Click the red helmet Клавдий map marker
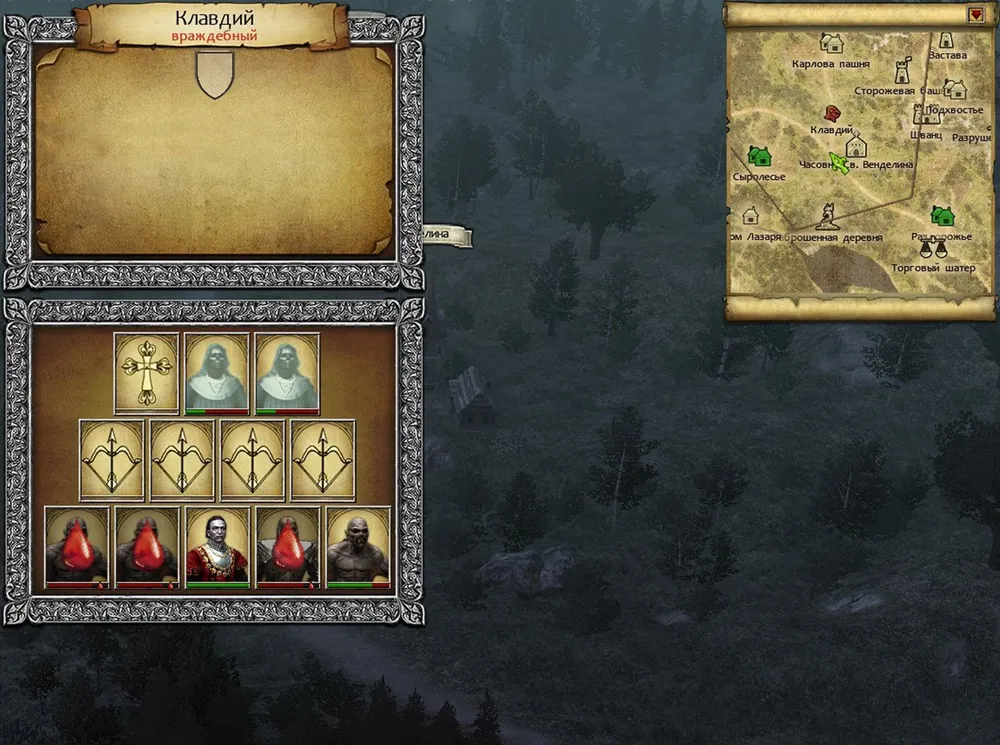This screenshot has height=745, width=1000. pyautogui.click(x=830, y=114)
